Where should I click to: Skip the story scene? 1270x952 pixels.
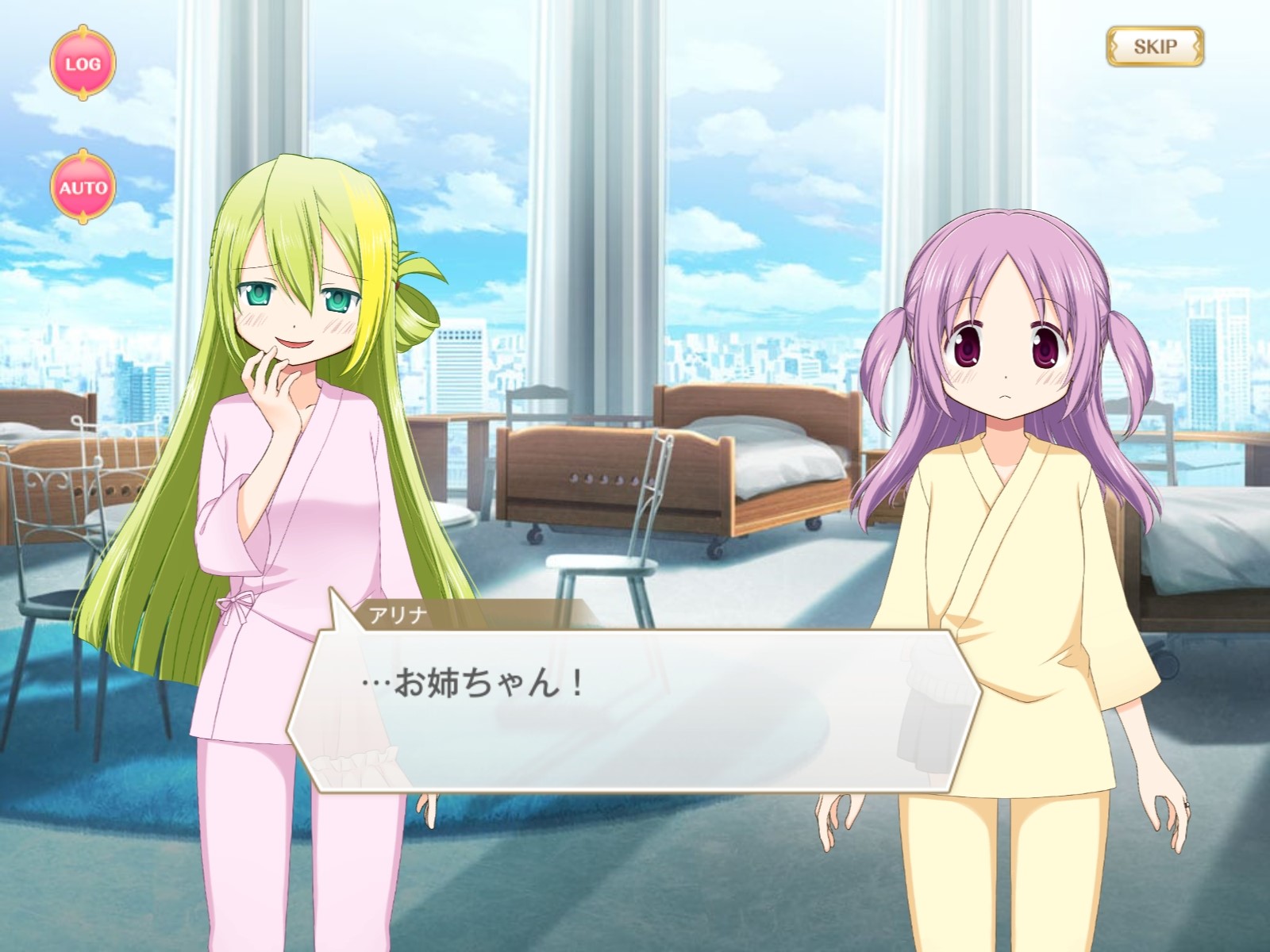[x=1155, y=47]
